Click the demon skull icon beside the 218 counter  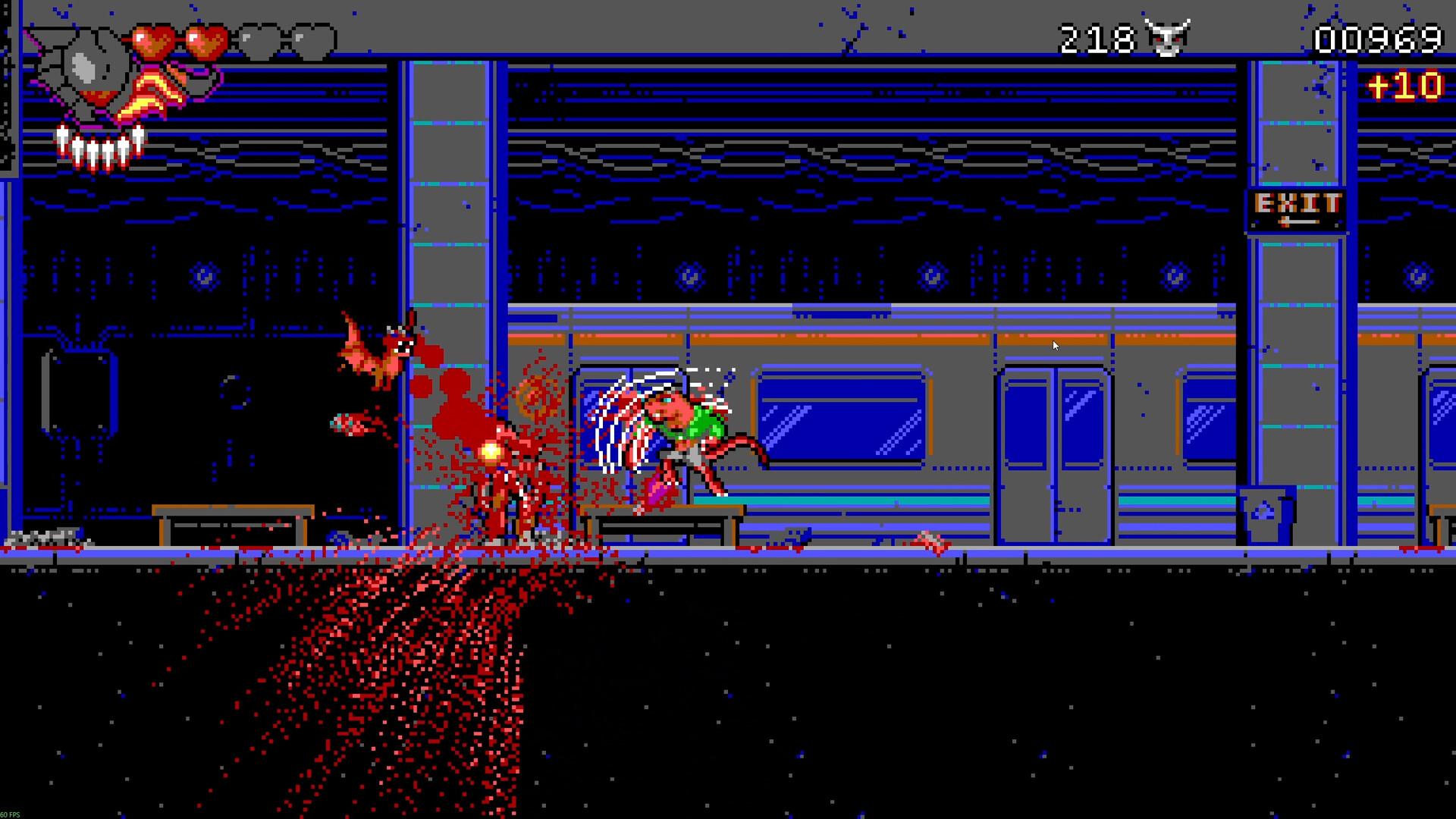[1168, 36]
